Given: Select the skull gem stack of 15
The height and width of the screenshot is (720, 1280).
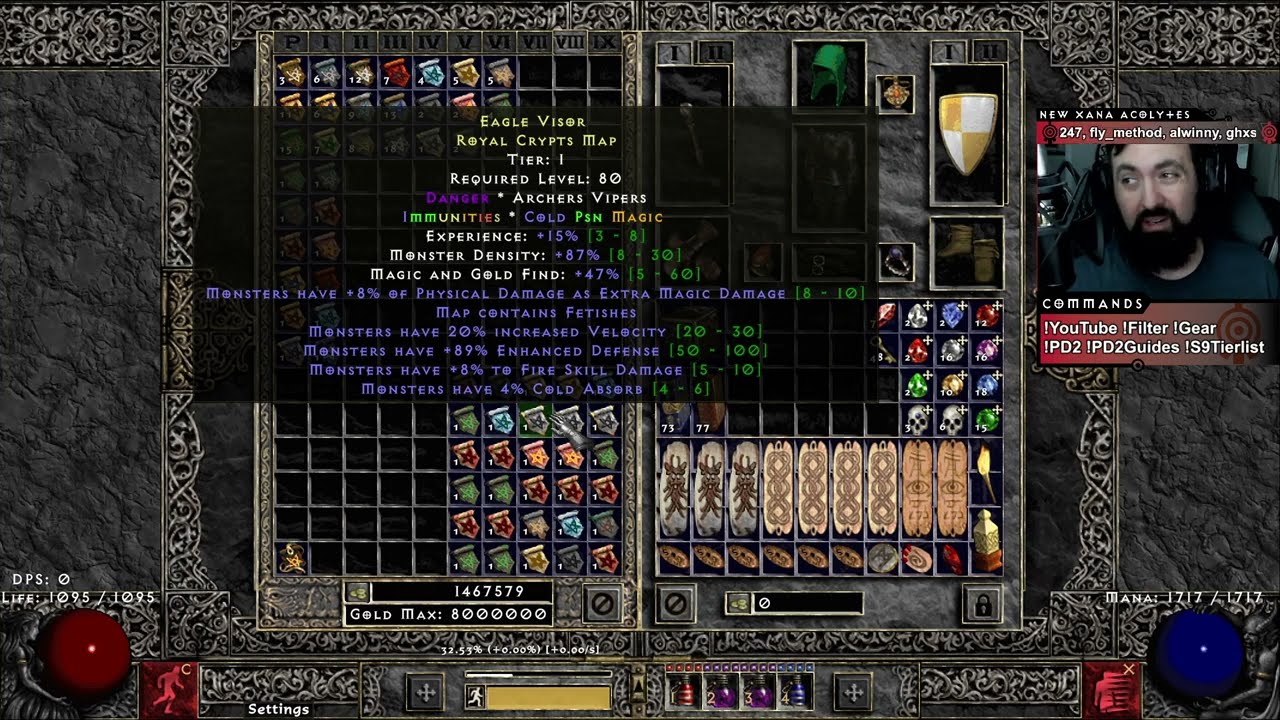Looking at the screenshot, I should [986, 420].
